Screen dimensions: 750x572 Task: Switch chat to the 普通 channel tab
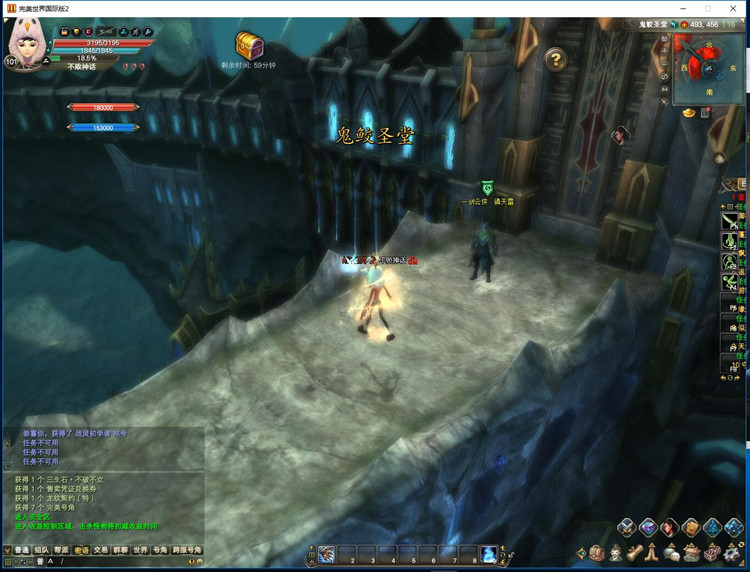(x=20, y=550)
